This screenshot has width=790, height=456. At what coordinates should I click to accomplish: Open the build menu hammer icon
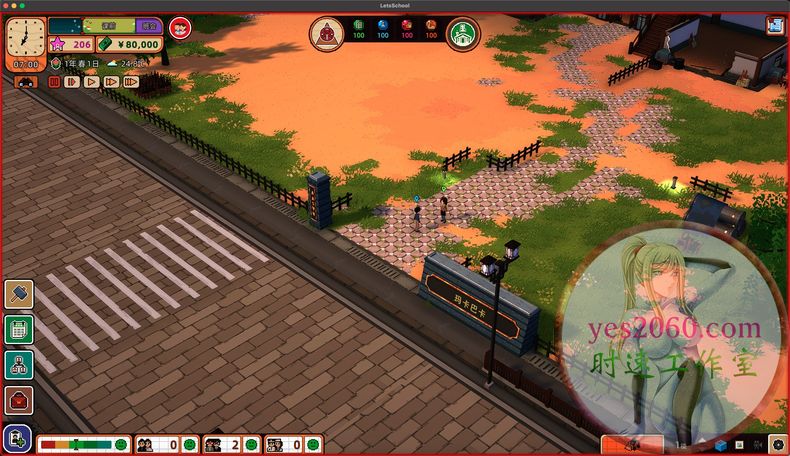(x=19, y=294)
